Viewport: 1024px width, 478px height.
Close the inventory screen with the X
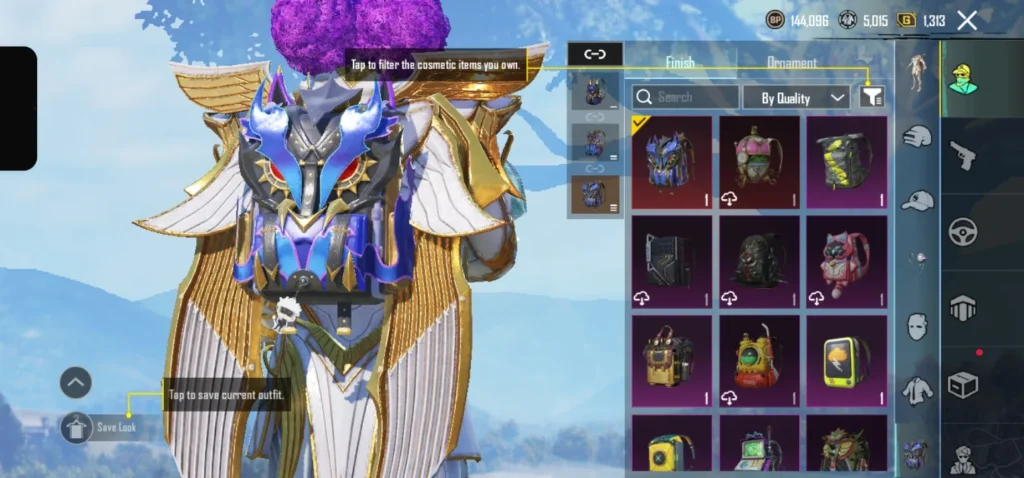coord(967,20)
